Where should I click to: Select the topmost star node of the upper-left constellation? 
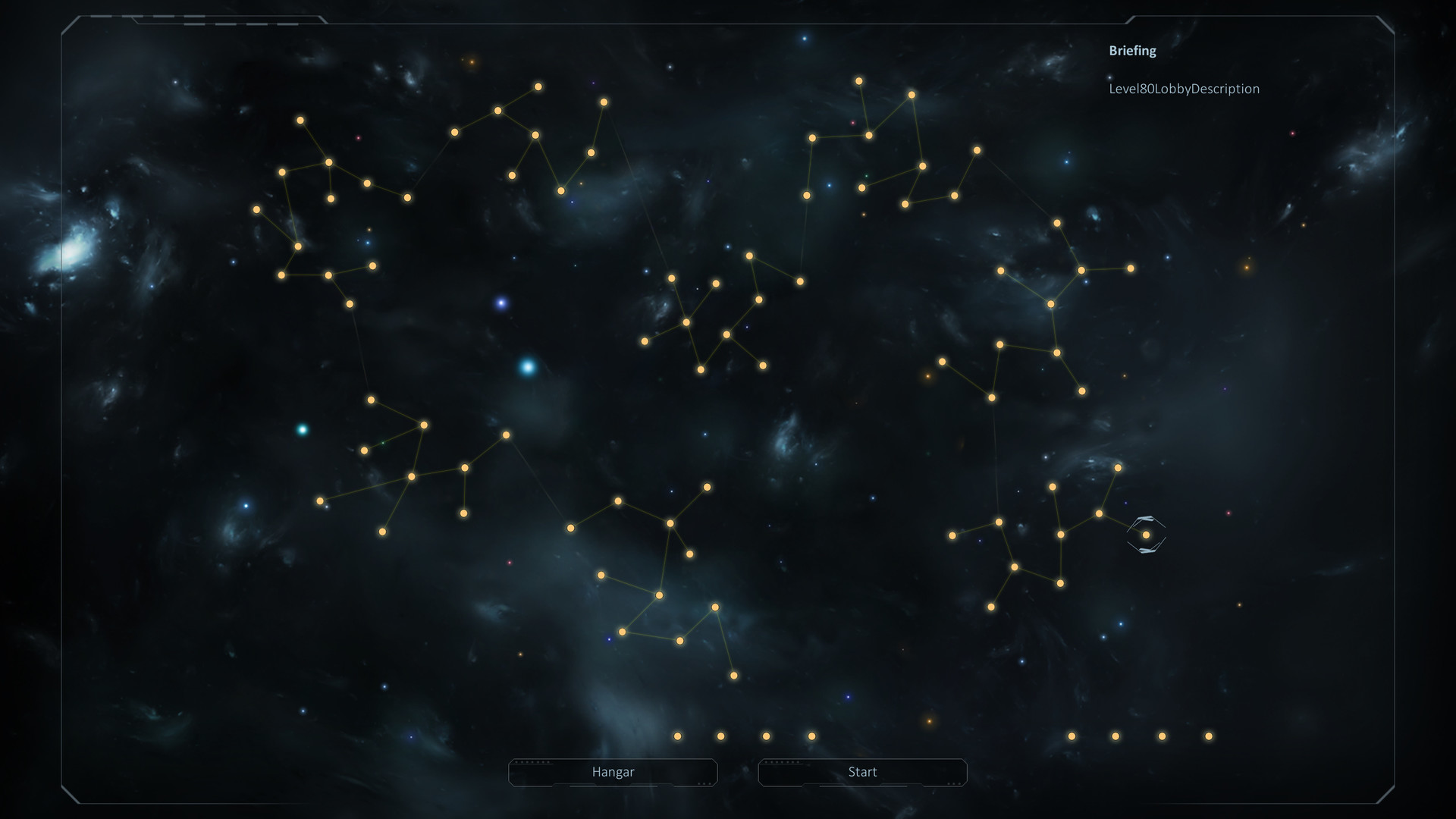pyautogui.click(x=300, y=120)
